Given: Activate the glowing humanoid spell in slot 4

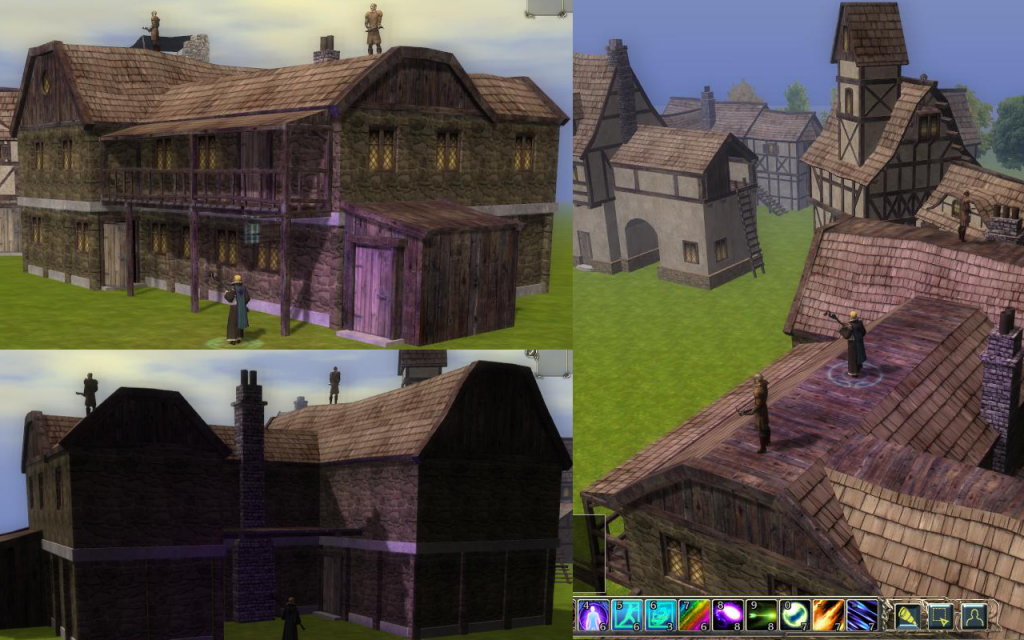Looking at the screenshot, I should click(x=592, y=615).
